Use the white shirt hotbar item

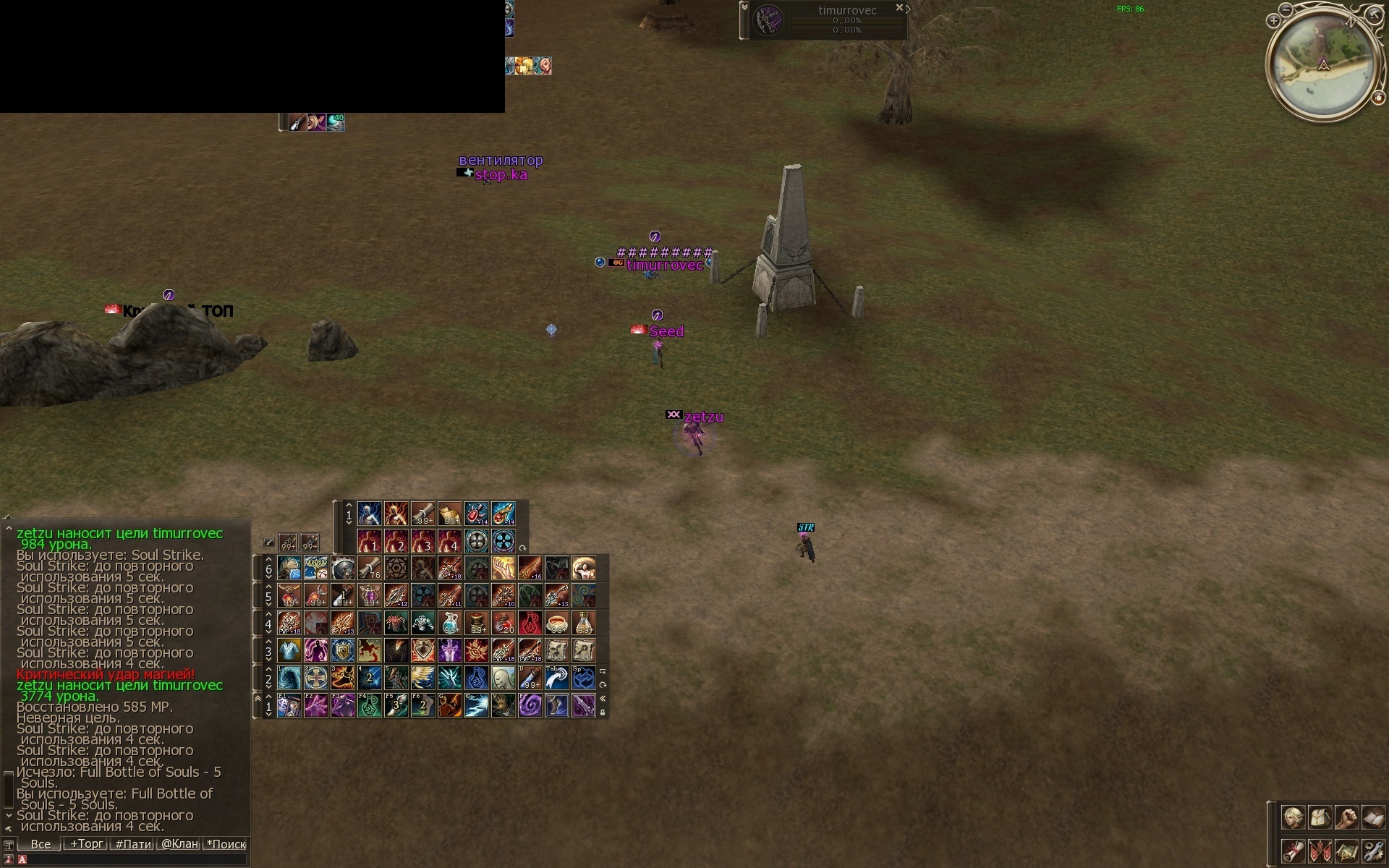click(289, 650)
